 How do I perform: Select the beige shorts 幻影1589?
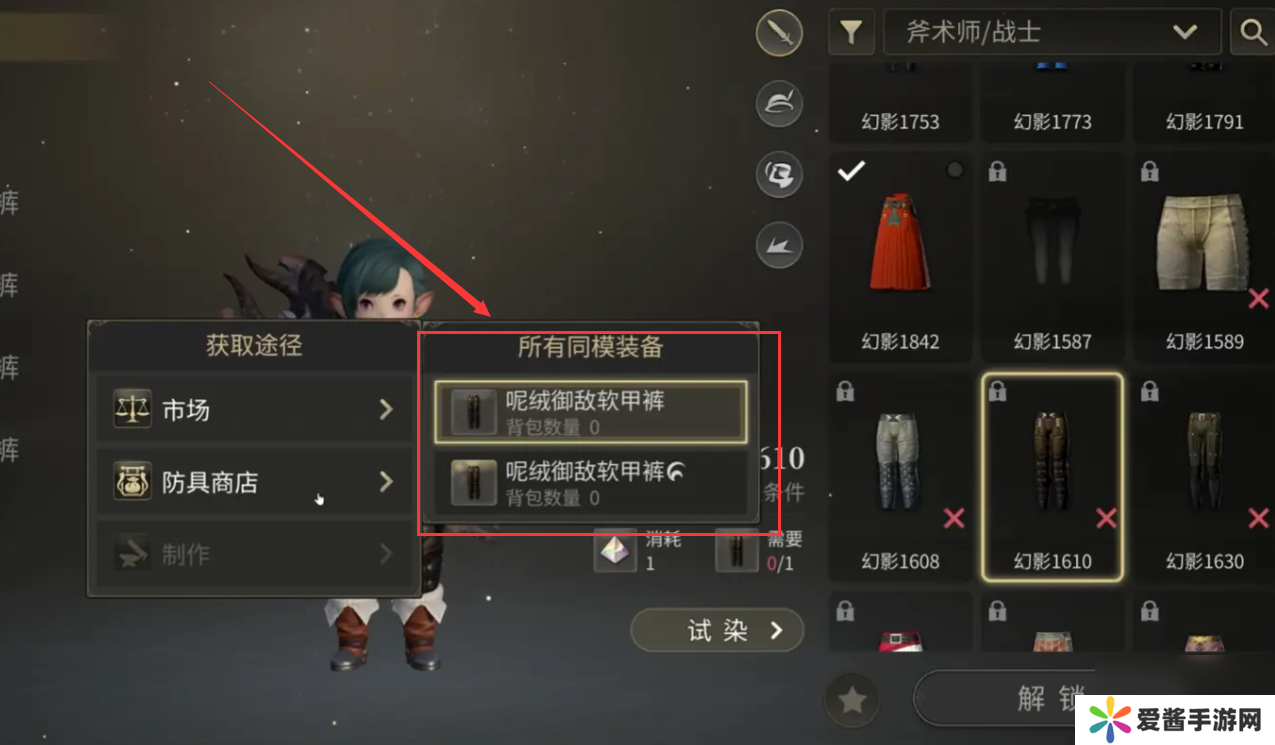[x=1204, y=255]
